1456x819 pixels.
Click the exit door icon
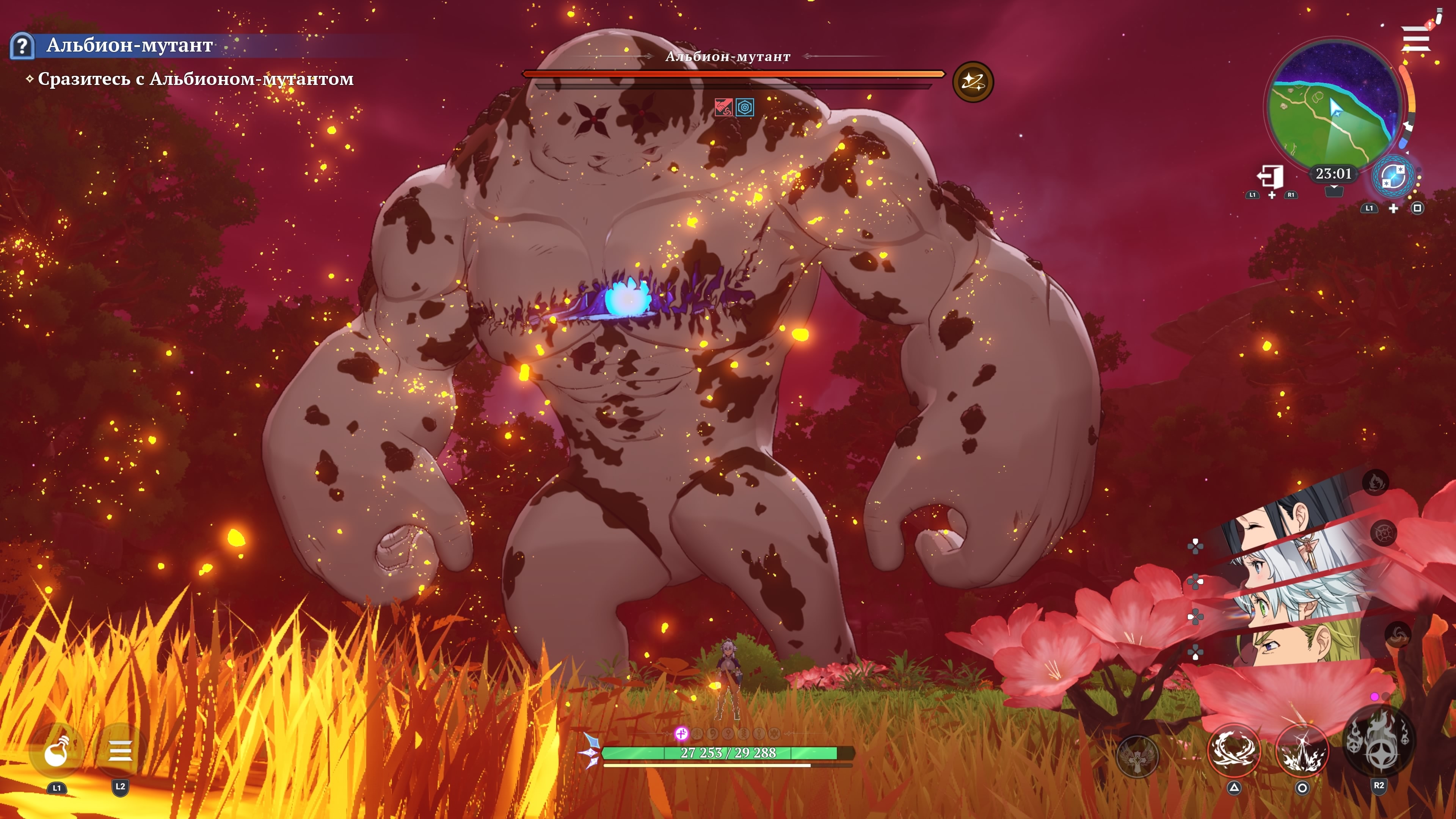(1270, 176)
